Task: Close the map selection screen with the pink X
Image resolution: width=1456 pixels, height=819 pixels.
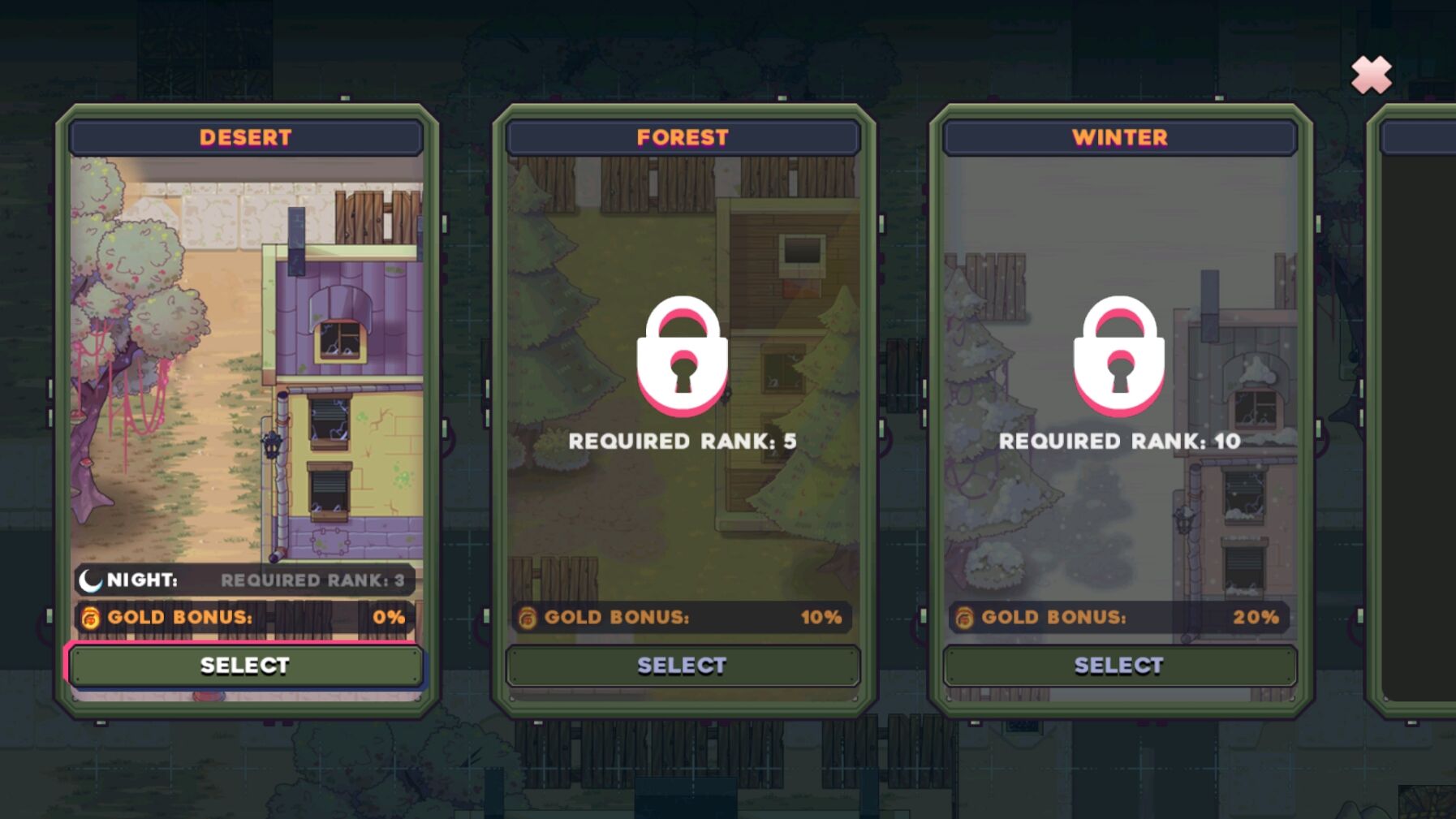Action: click(x=1370, y=75)
